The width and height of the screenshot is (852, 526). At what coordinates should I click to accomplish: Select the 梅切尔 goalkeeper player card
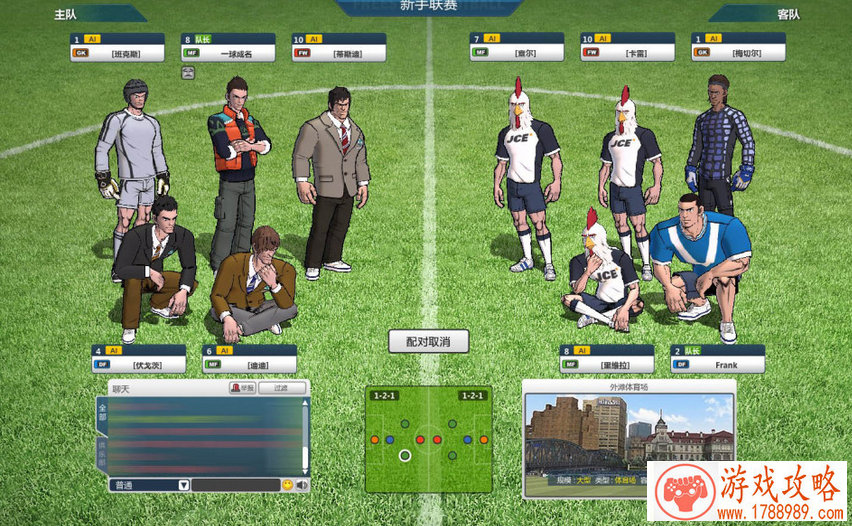click(737, 47)
